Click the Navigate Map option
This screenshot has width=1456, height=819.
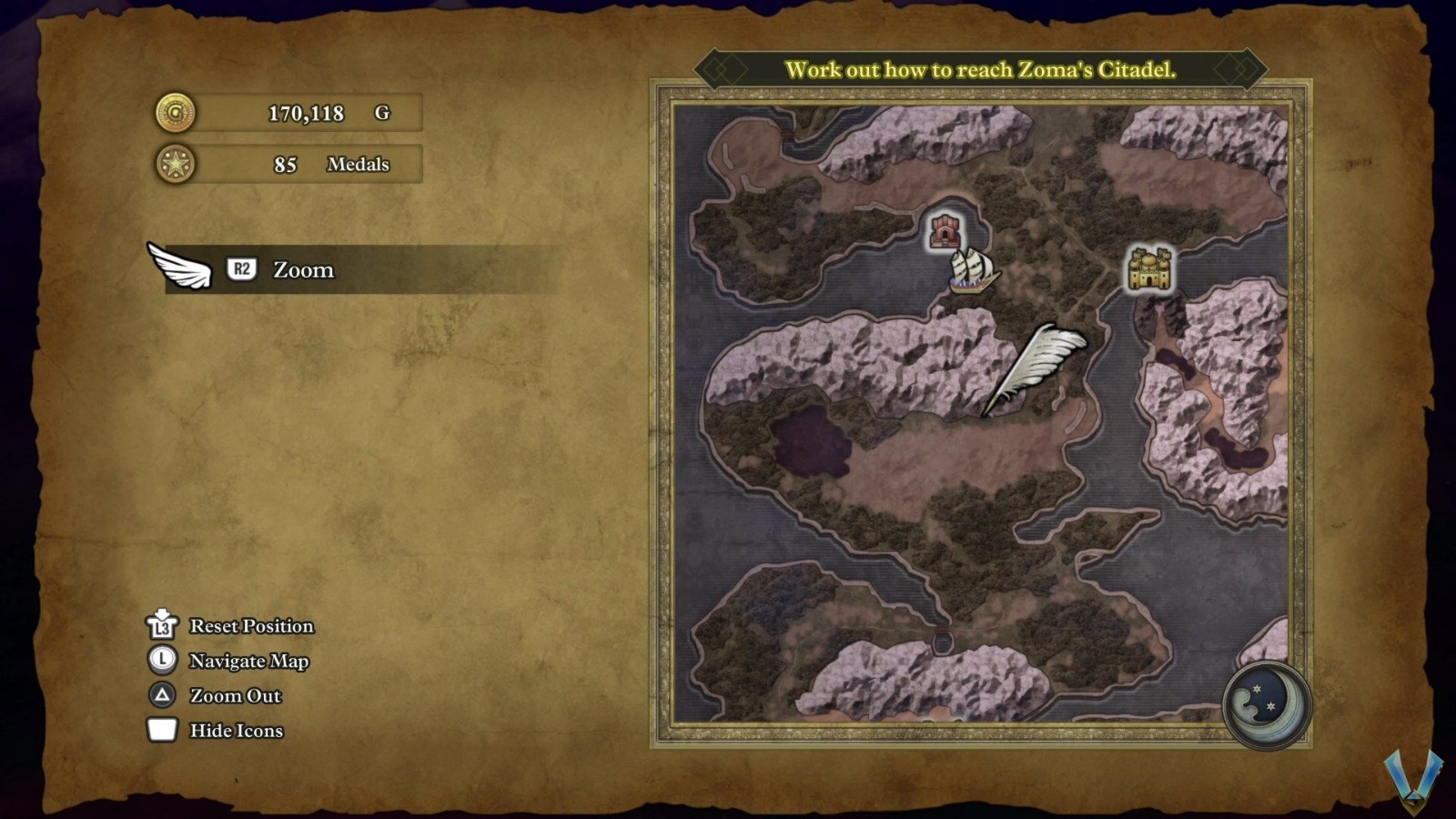248,661
